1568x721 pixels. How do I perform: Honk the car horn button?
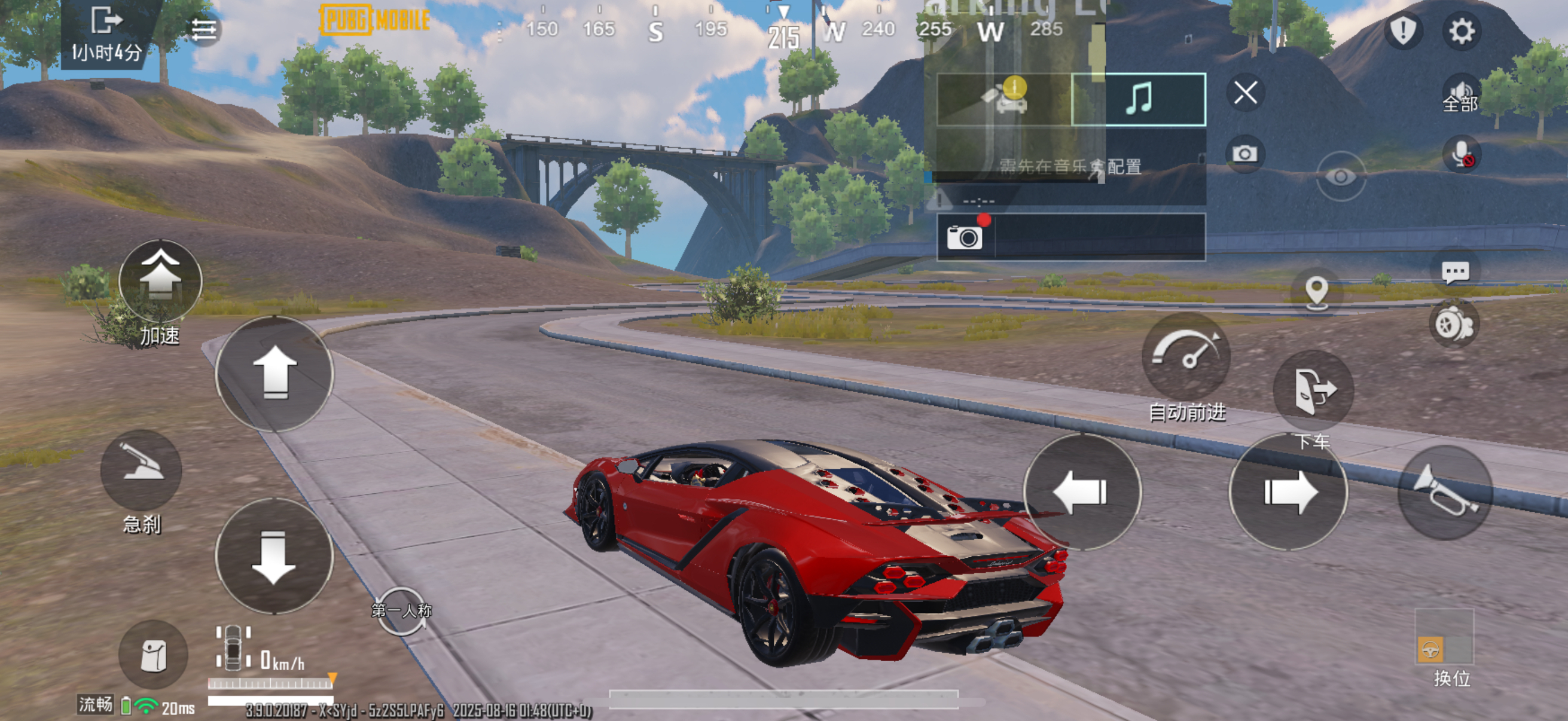[x=1444, y=491]
